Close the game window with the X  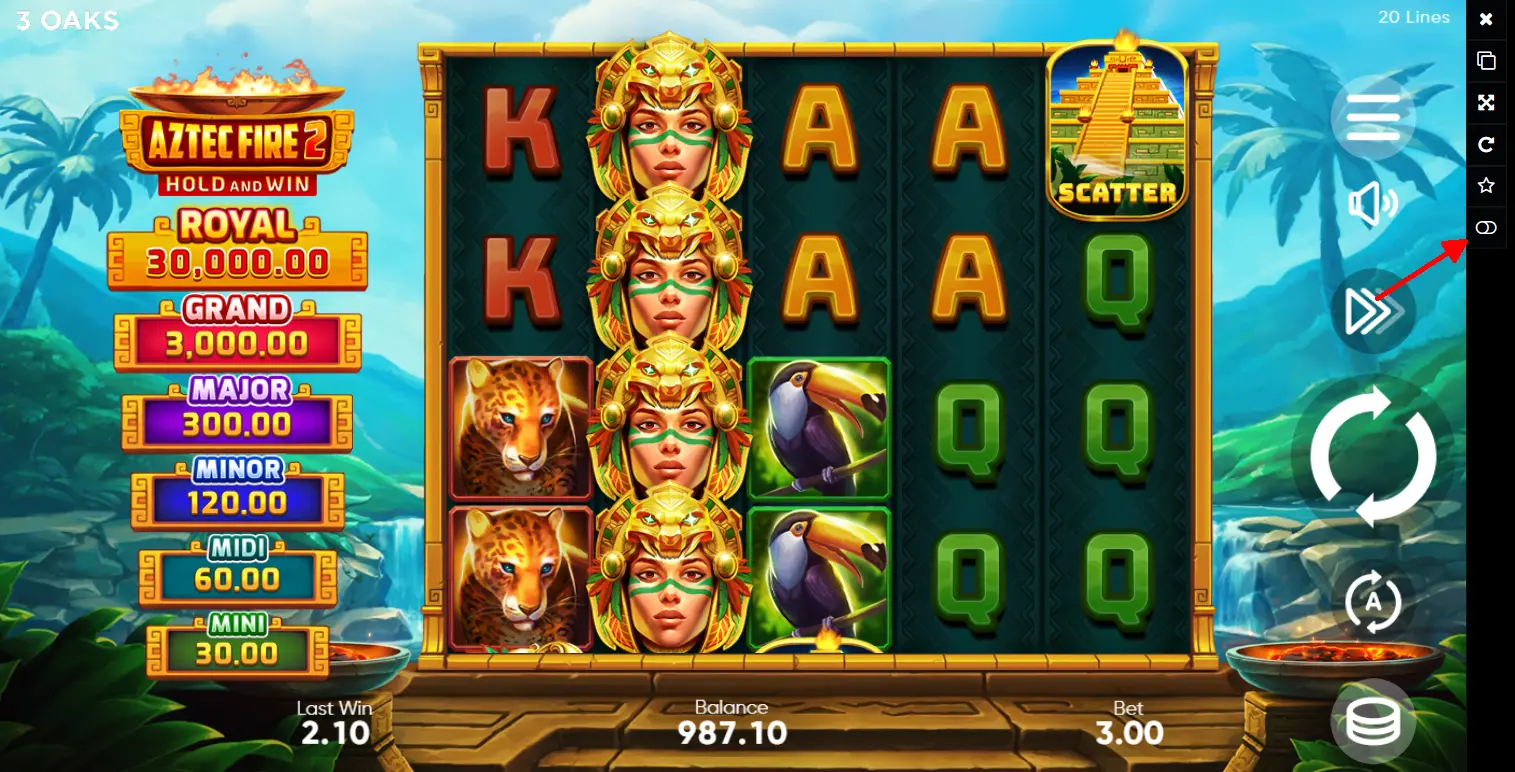click(x=1486, y=19)
